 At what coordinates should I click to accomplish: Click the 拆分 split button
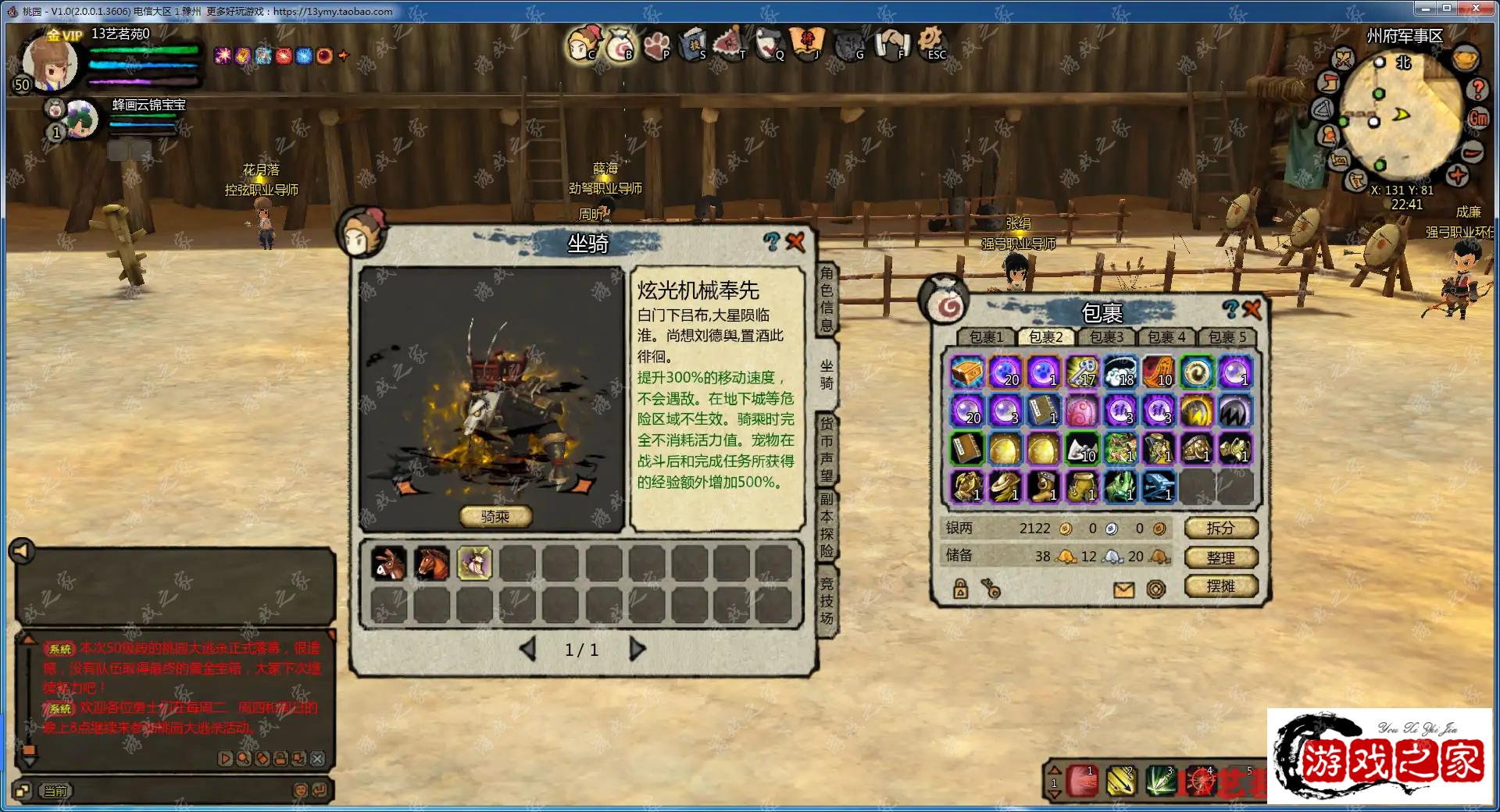pyautogui.click(x=1220, y=529)
